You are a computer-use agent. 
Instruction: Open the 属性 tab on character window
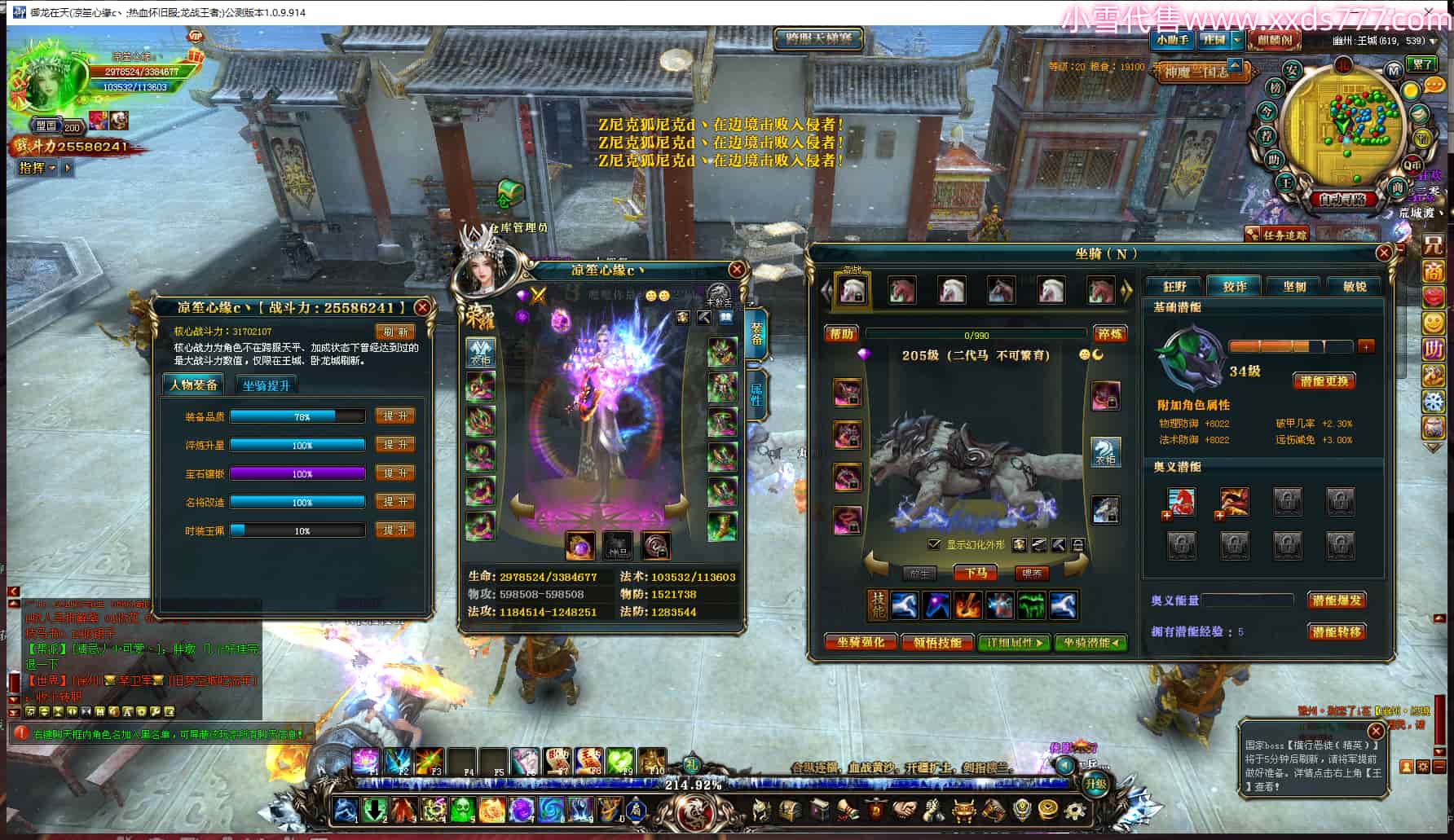click(756, 395)
